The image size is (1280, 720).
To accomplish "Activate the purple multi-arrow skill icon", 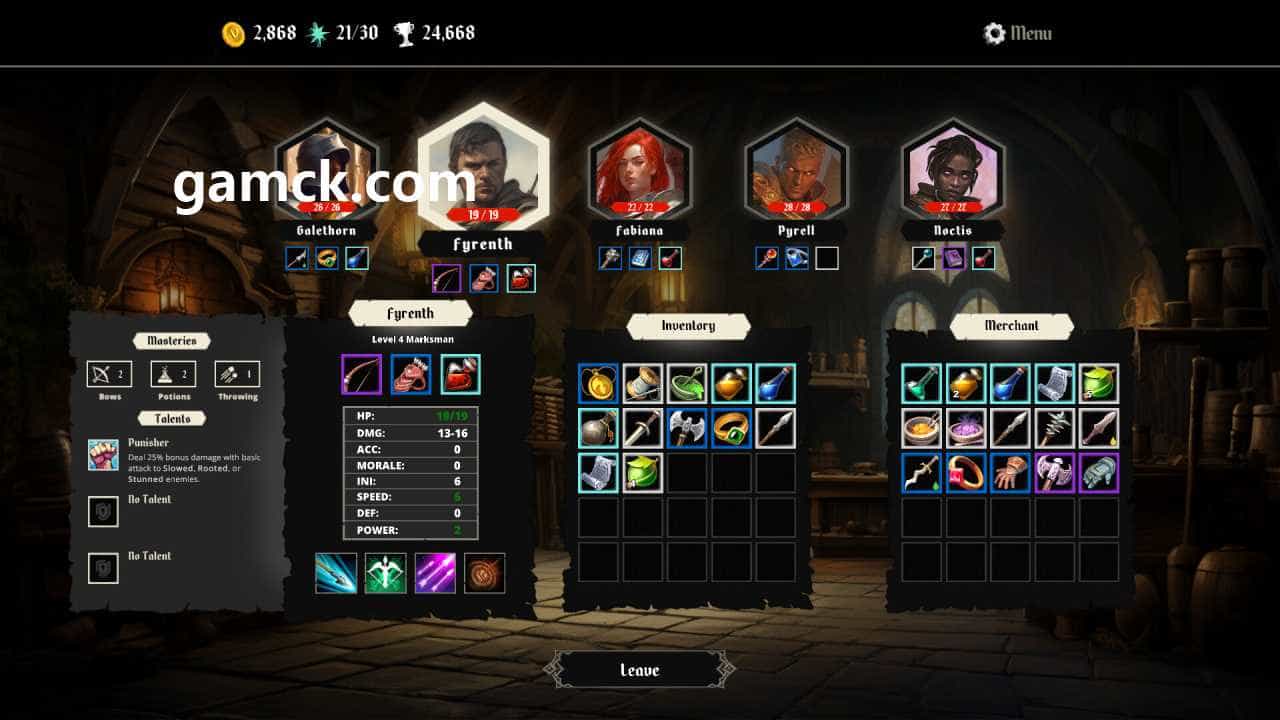I will point(435,573).
